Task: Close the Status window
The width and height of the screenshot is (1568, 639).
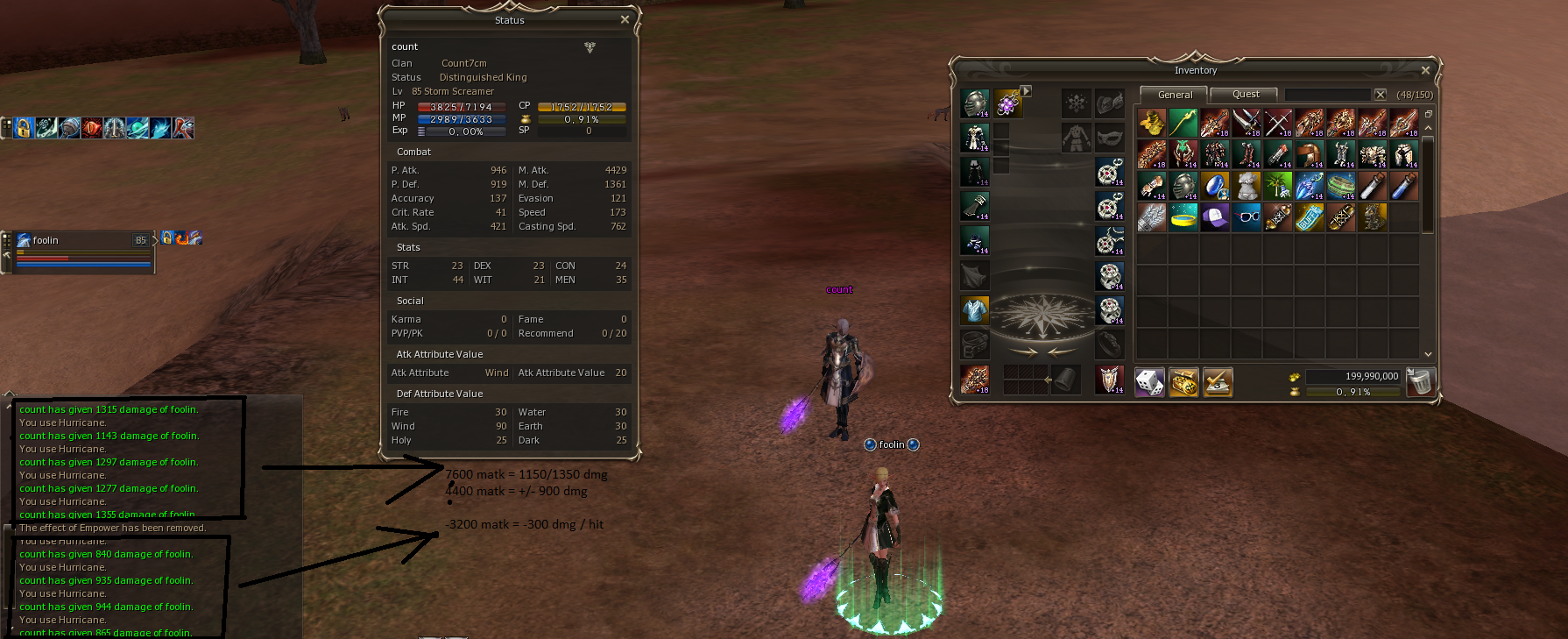Action: coord(625,20)
